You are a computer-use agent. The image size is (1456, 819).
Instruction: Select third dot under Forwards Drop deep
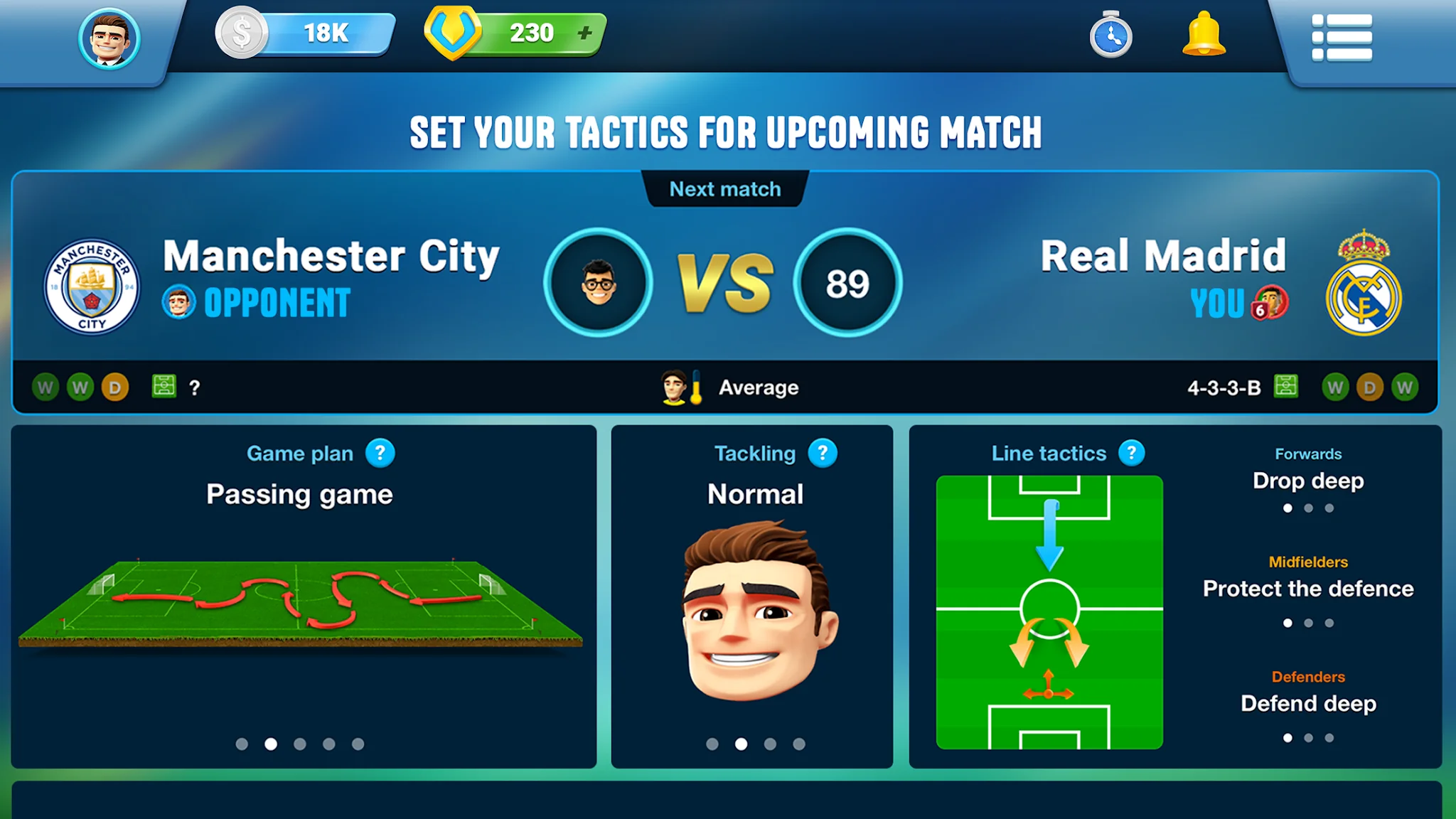point(1328,509)
